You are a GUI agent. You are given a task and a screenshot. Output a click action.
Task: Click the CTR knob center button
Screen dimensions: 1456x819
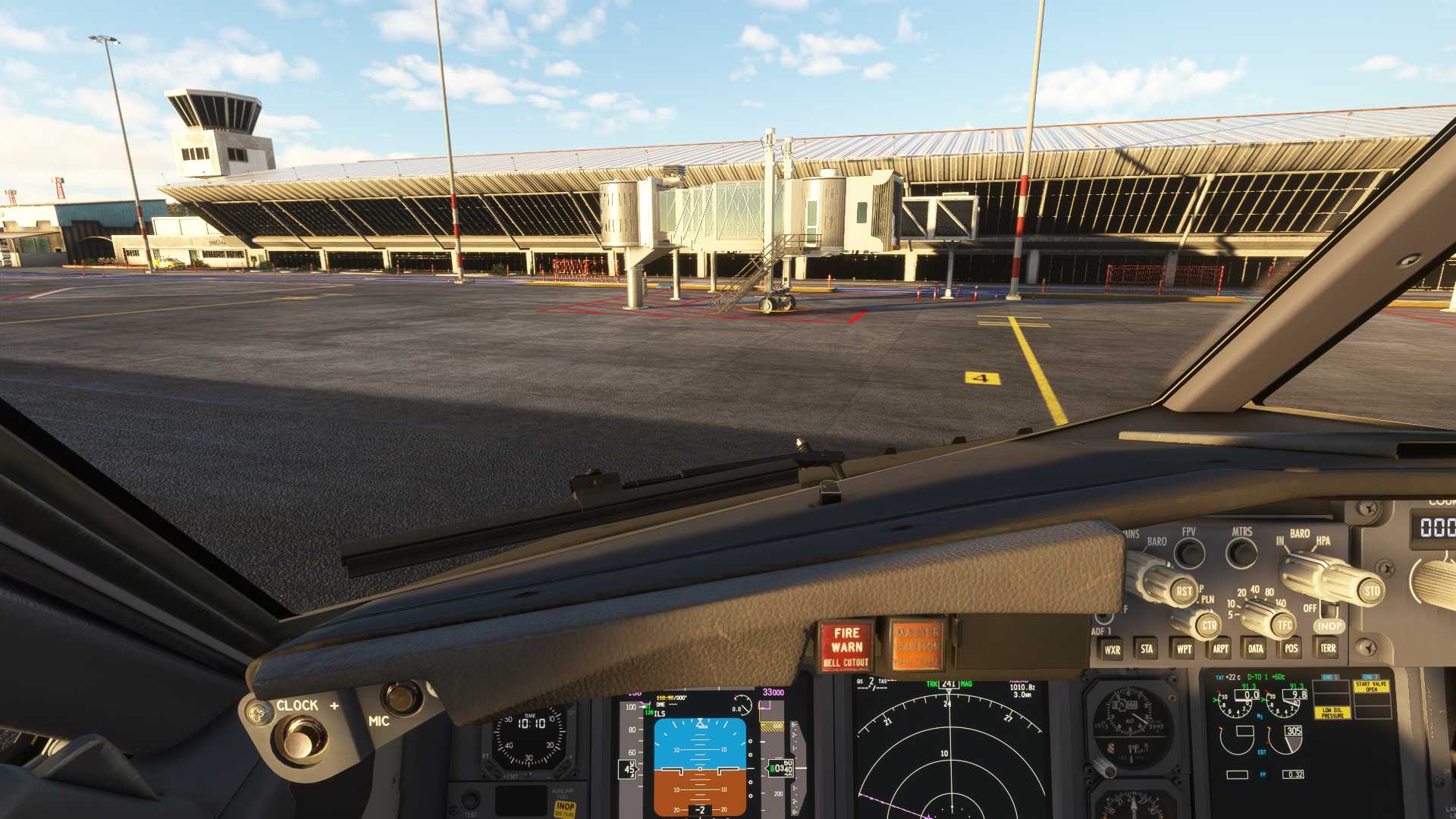1209,626
